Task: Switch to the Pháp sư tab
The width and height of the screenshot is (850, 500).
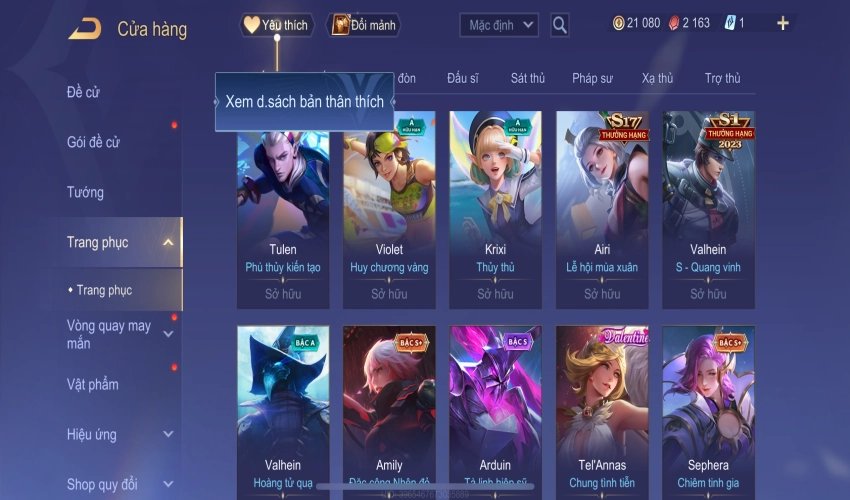Action: (x=592, y=78)
